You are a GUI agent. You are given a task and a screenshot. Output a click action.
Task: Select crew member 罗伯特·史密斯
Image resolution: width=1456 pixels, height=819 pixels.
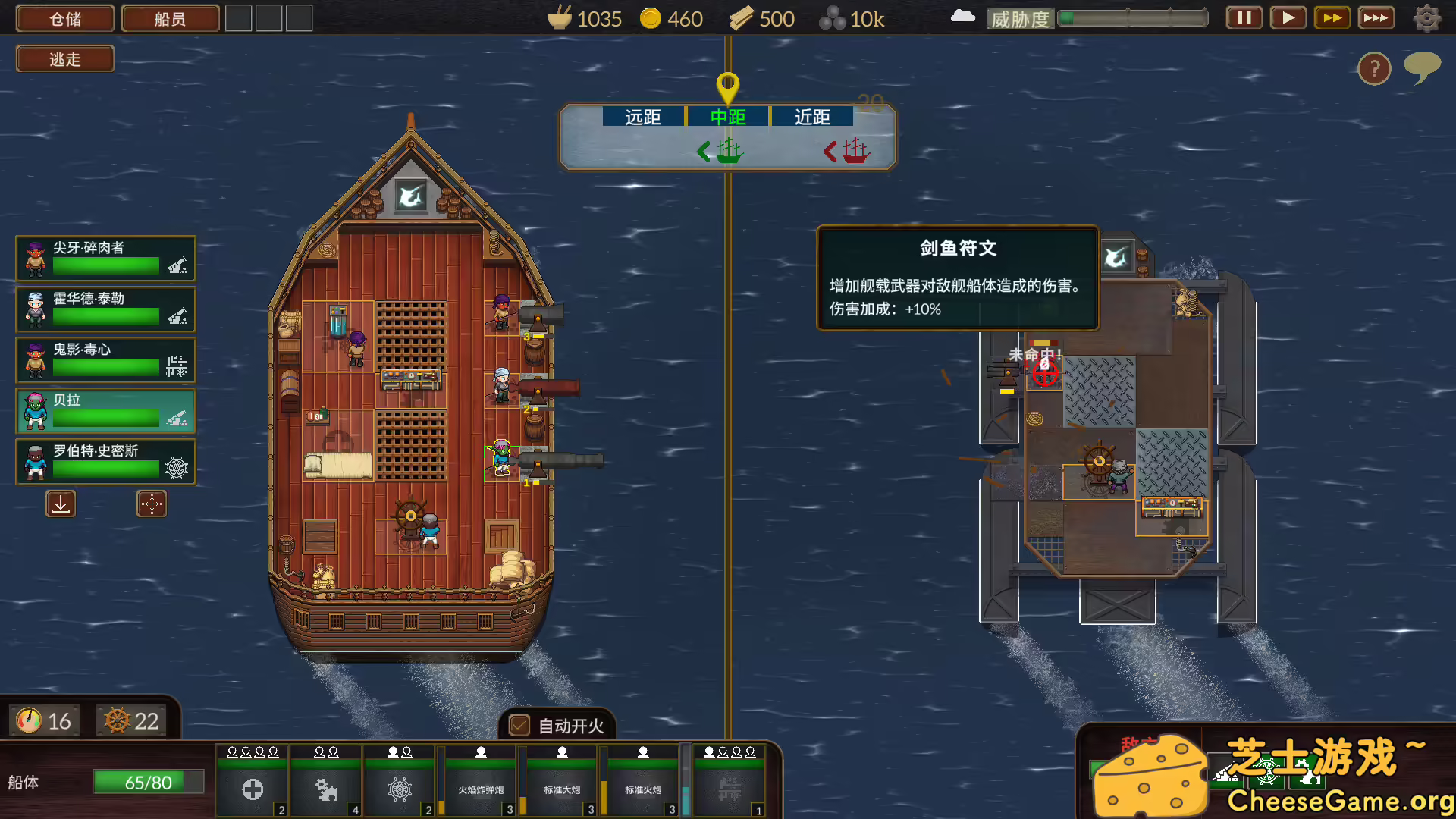coord(105,462)
